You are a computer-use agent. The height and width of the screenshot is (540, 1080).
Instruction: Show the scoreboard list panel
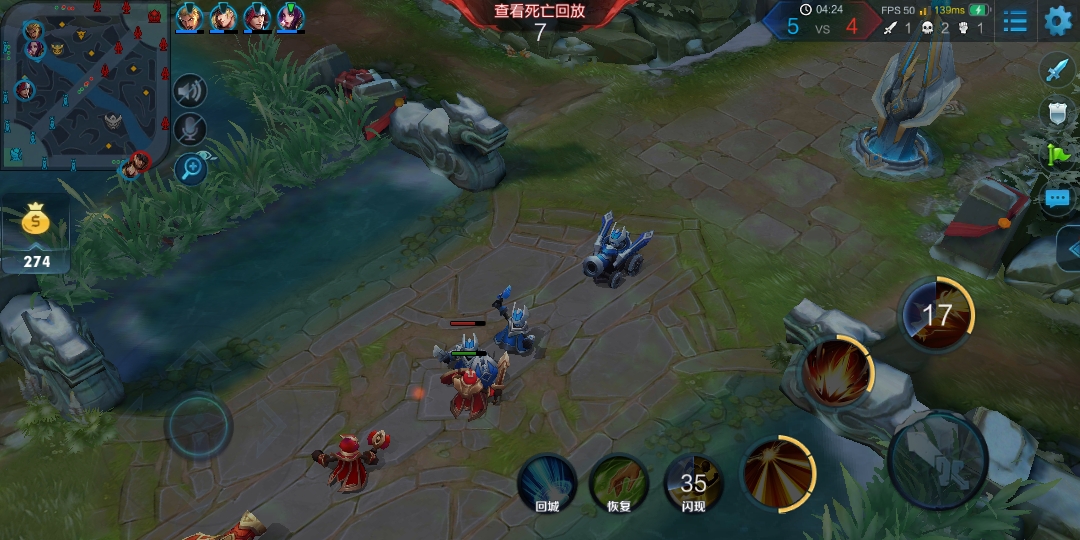pyautogui.click(x=1015, y=21)
